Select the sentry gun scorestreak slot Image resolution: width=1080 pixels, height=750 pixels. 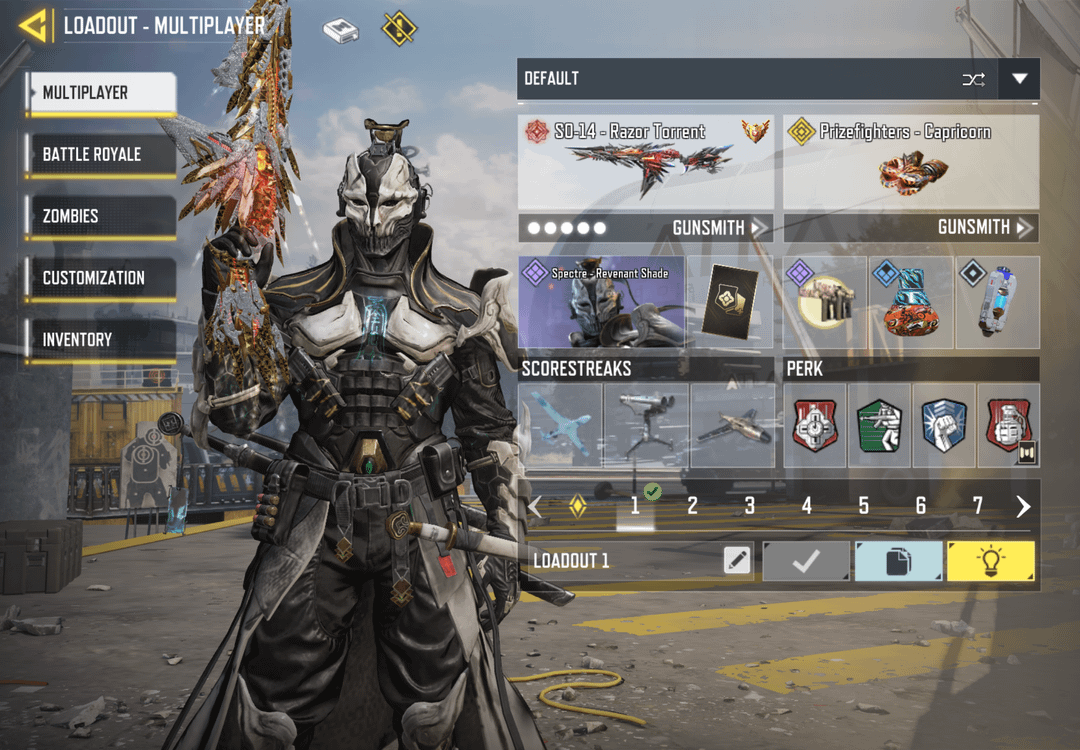646,425
